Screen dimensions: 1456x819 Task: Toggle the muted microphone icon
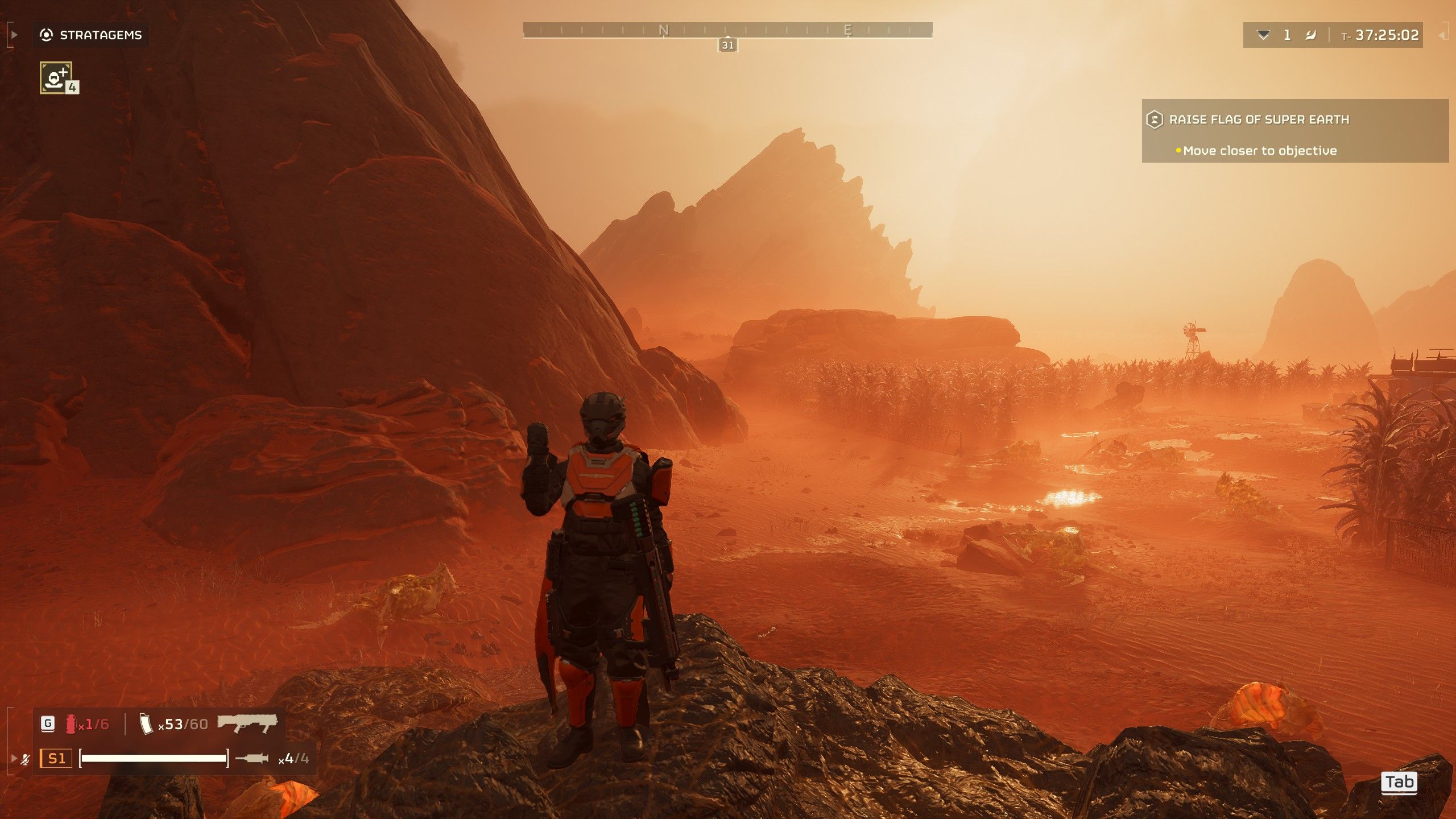click(x=25, y=759)
